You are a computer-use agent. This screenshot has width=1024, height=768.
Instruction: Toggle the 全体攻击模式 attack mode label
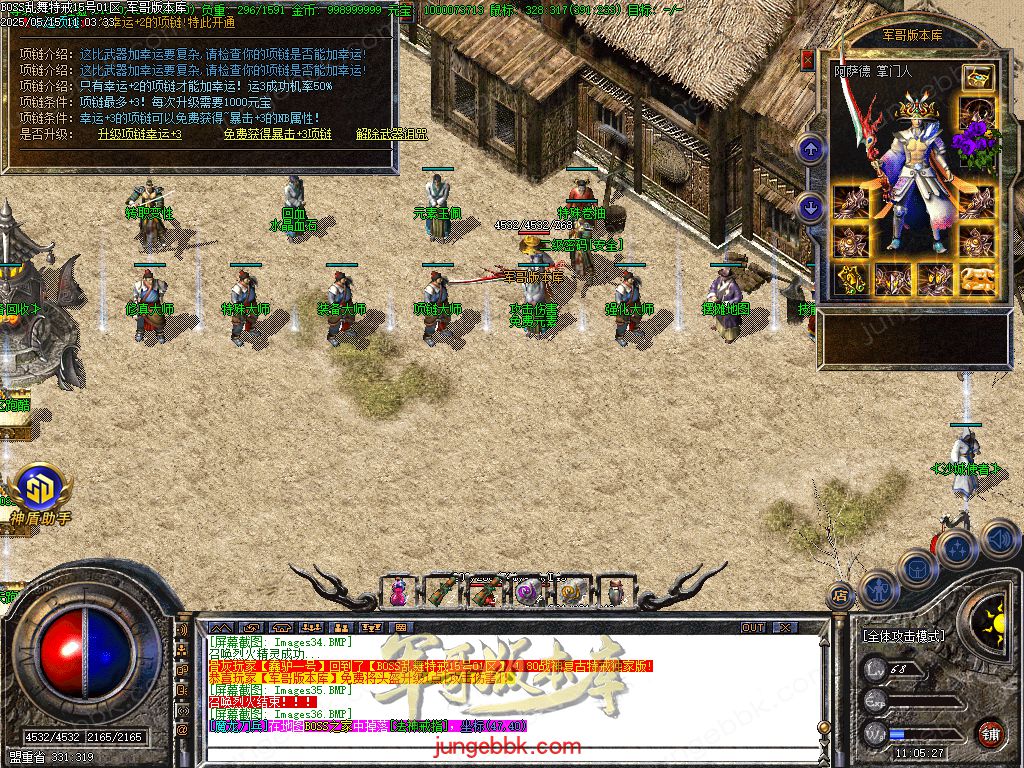pyautogui.click(x=903, y=636)
